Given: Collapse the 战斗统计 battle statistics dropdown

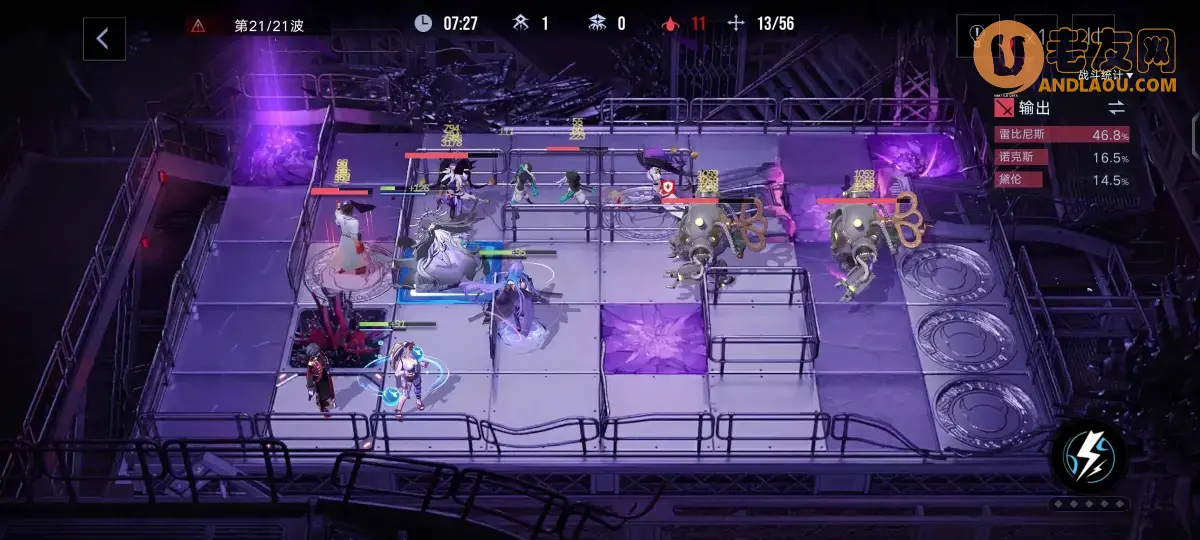Looking at the screenshot, I should [x=1105, y=75].
